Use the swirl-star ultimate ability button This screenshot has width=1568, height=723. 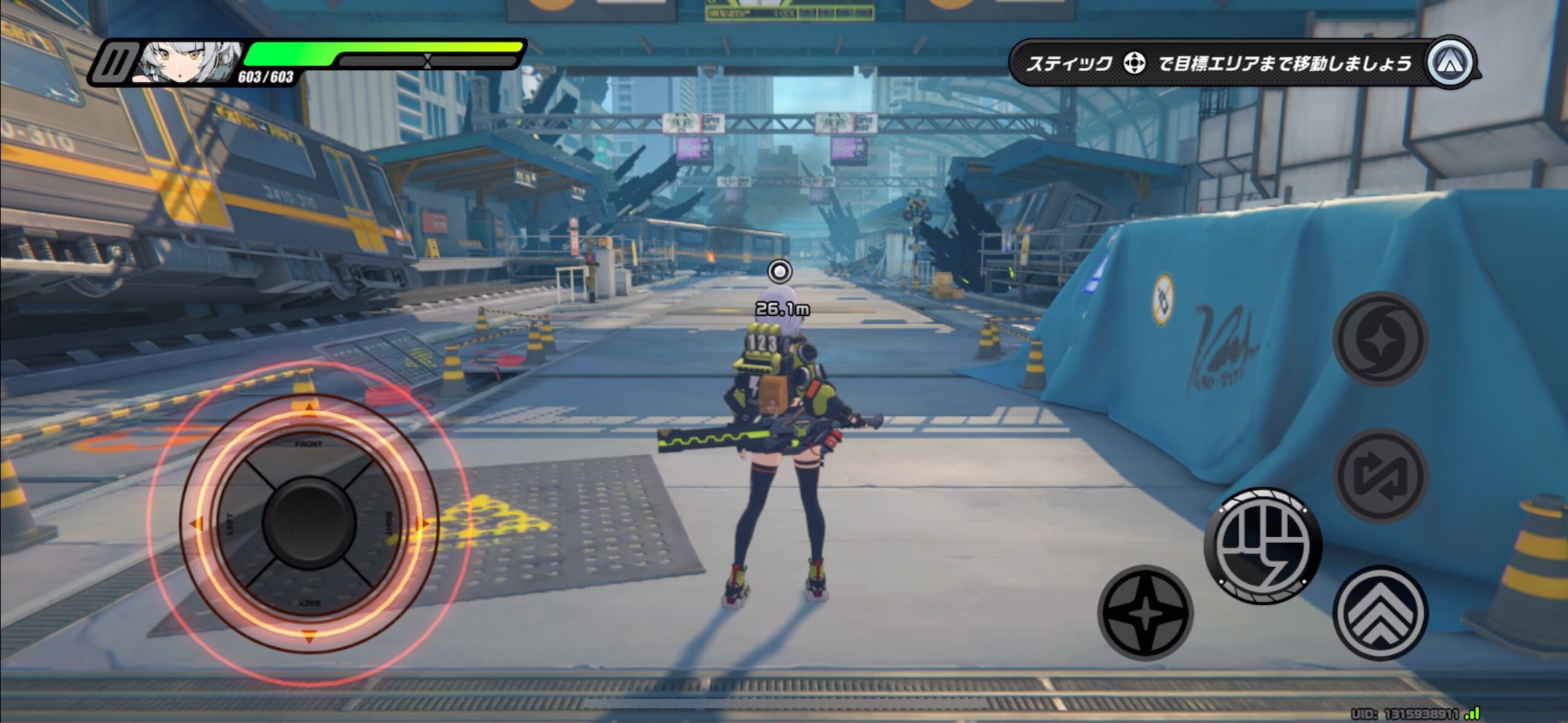1380,339
